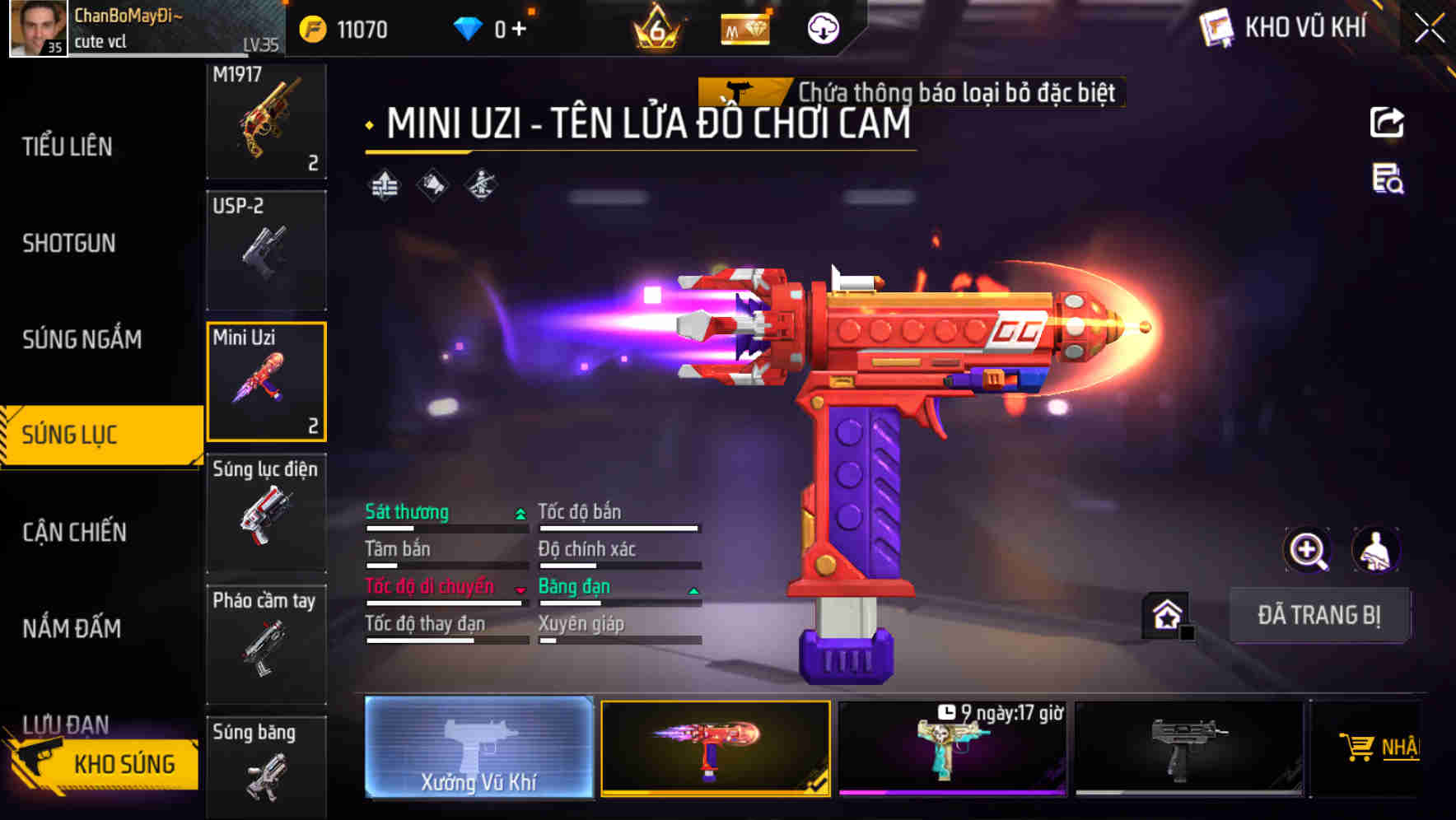Image resolution: width=1456 pixels, height=820 pixels.
Task: Zoom in with the magnifier icon
Action: click(1307, 550)
